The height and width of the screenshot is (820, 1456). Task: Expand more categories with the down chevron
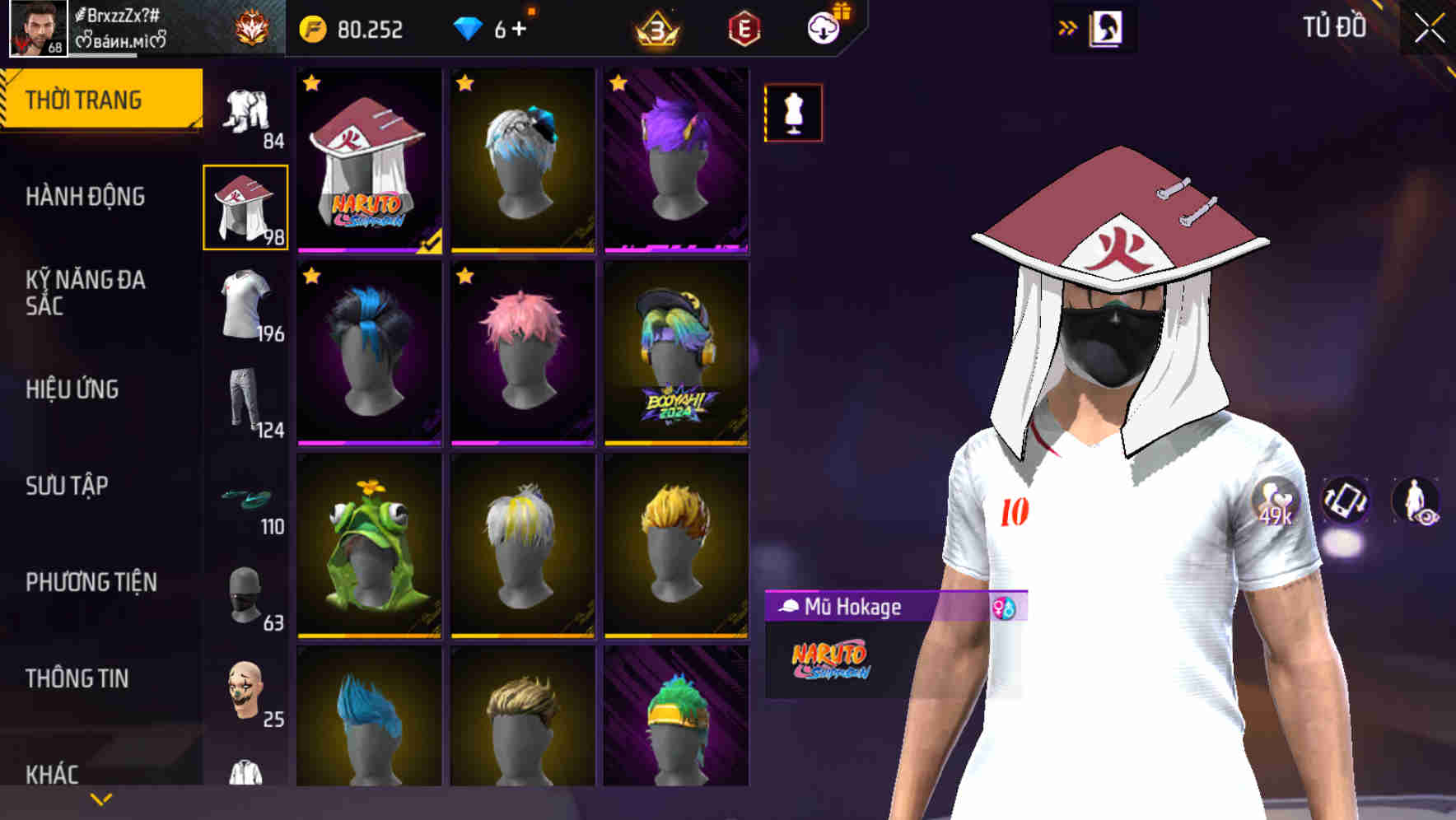tap(100, 799)
